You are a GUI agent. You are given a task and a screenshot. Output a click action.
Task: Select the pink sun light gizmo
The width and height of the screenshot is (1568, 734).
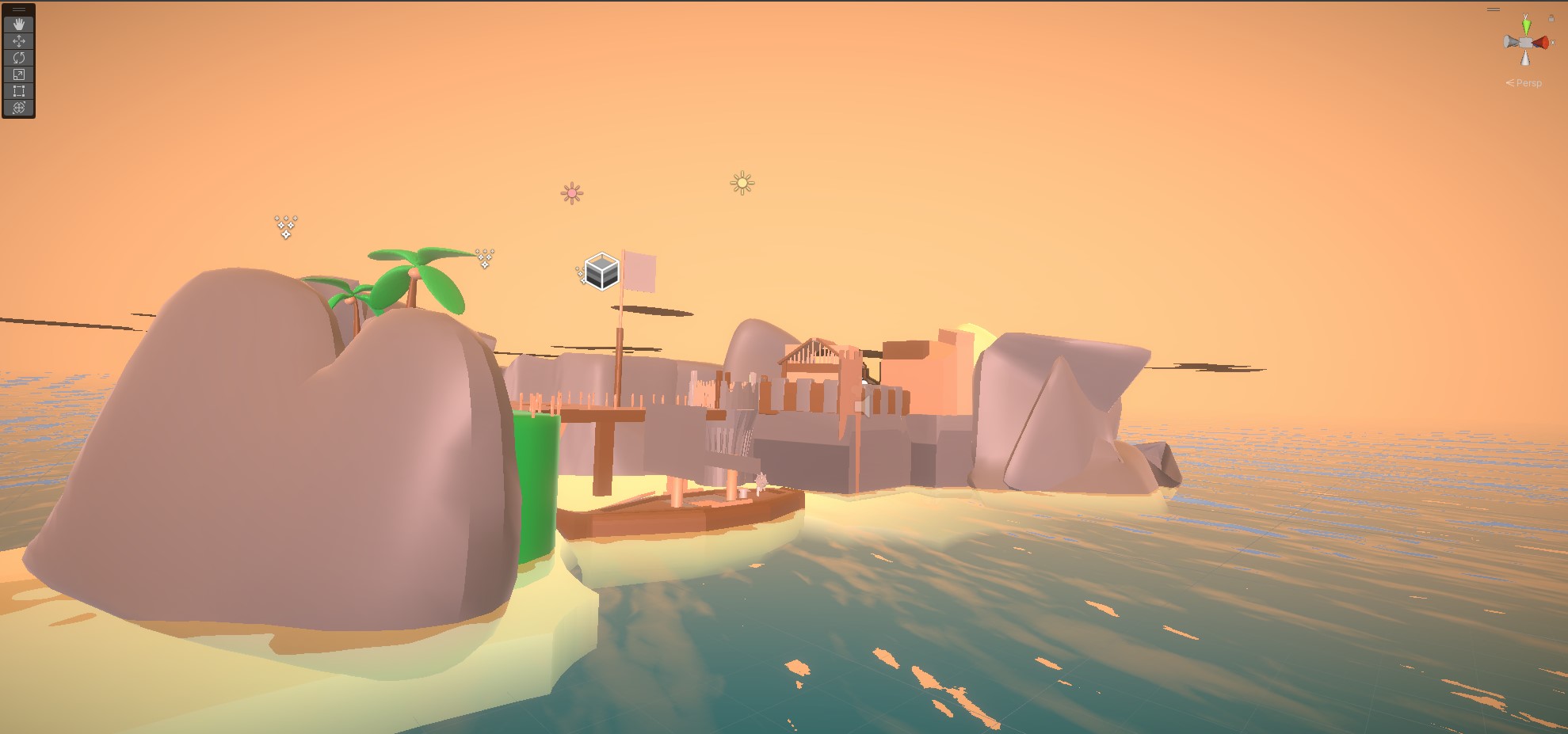click(x=572, y=193)
